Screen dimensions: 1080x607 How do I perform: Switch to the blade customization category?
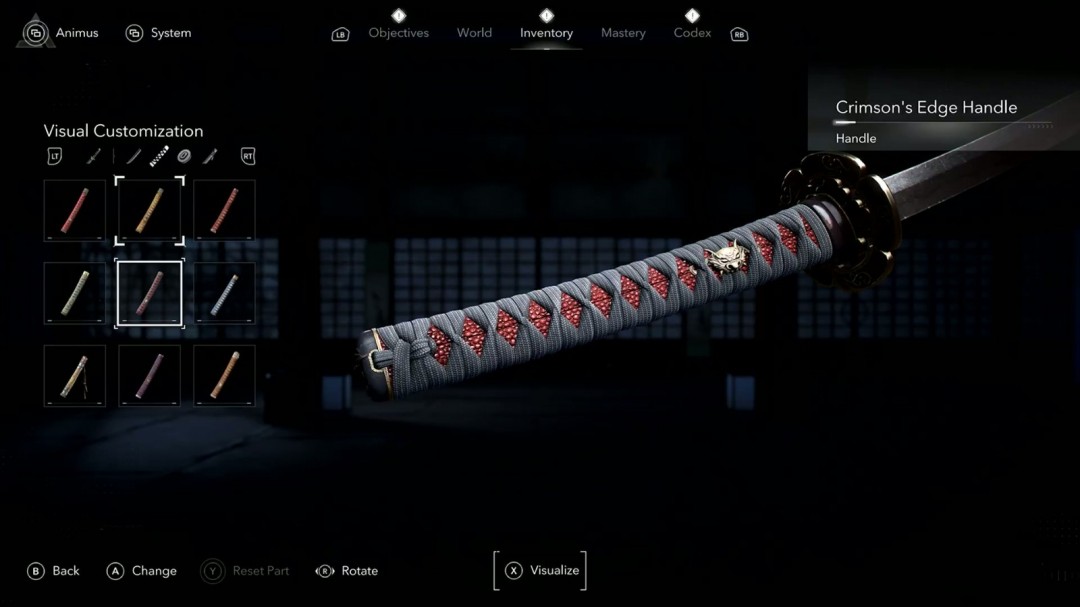pyautogui.click(x=134, y=156)
